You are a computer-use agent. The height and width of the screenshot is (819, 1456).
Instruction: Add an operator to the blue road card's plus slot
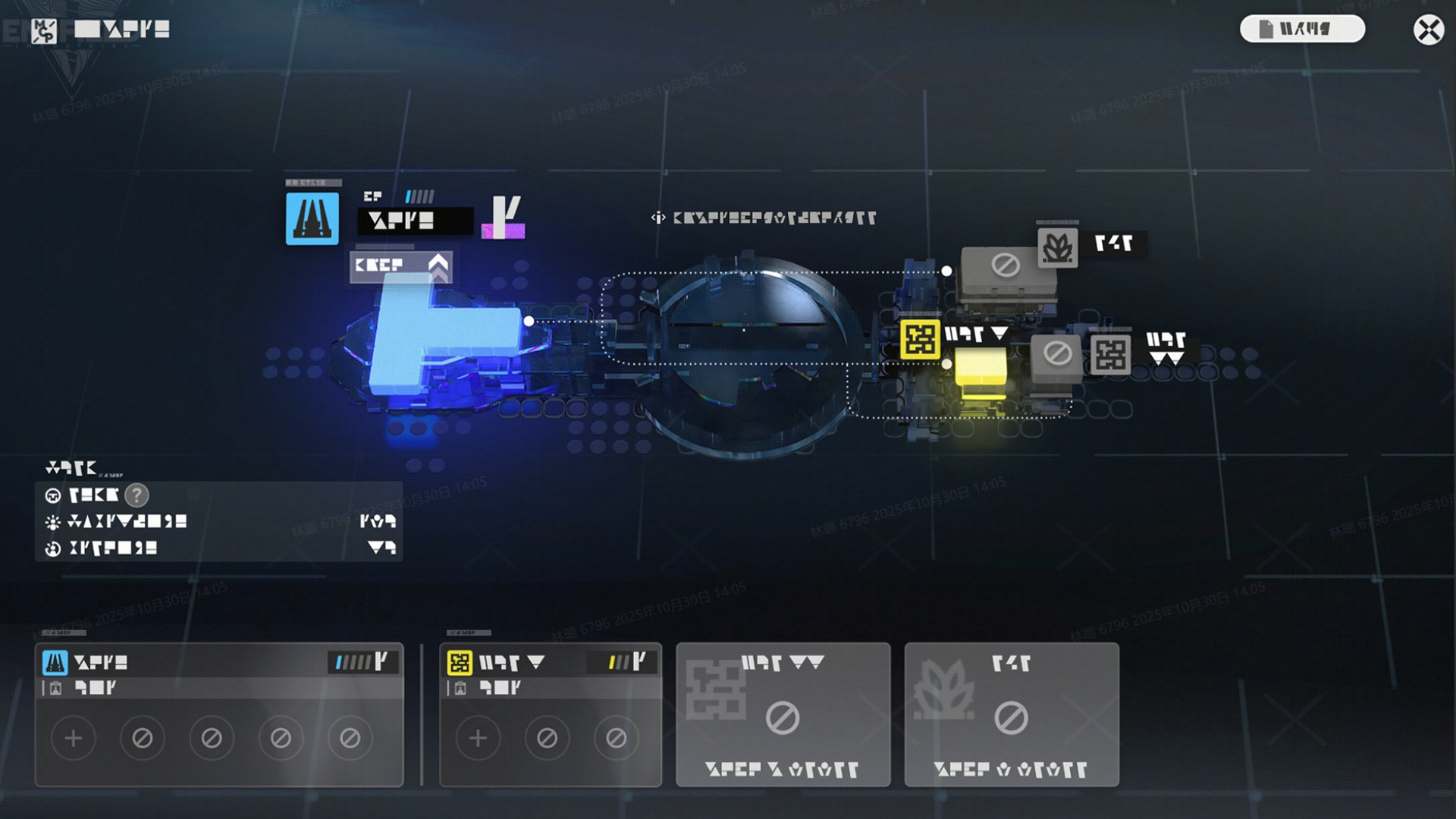click(x=74, y=738)
